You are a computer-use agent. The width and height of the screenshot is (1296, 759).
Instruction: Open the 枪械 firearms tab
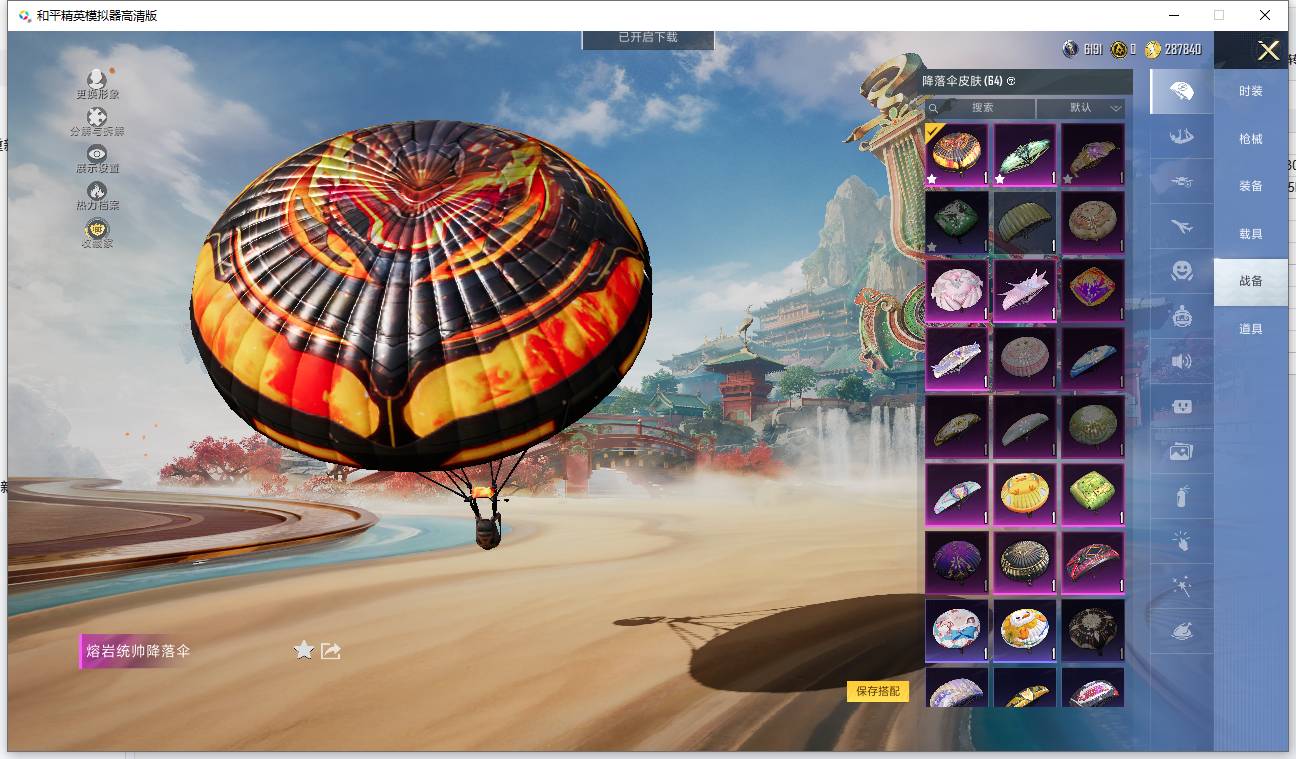coord(1250,139)
